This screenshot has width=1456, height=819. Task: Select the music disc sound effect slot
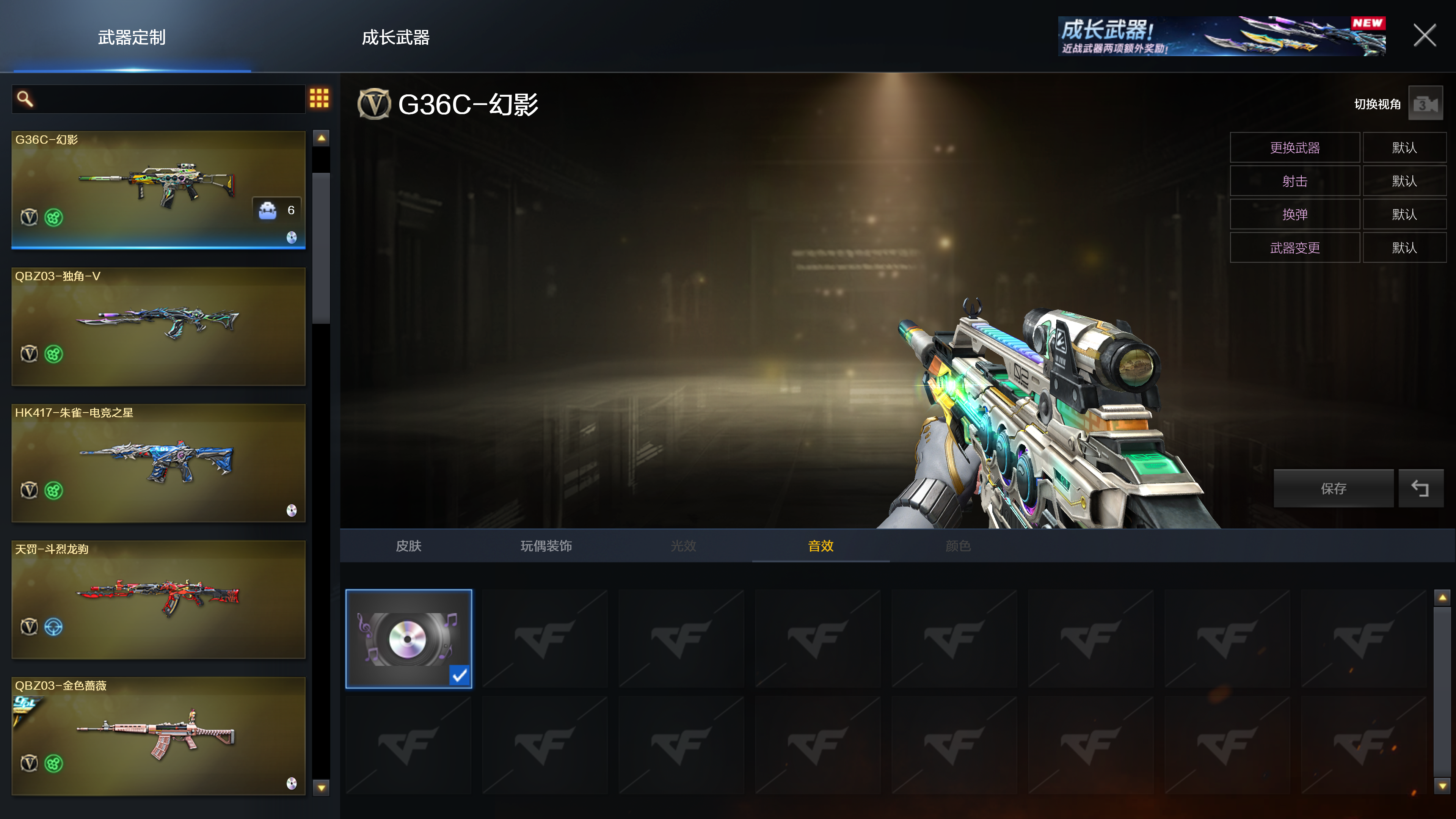point(408,639)
